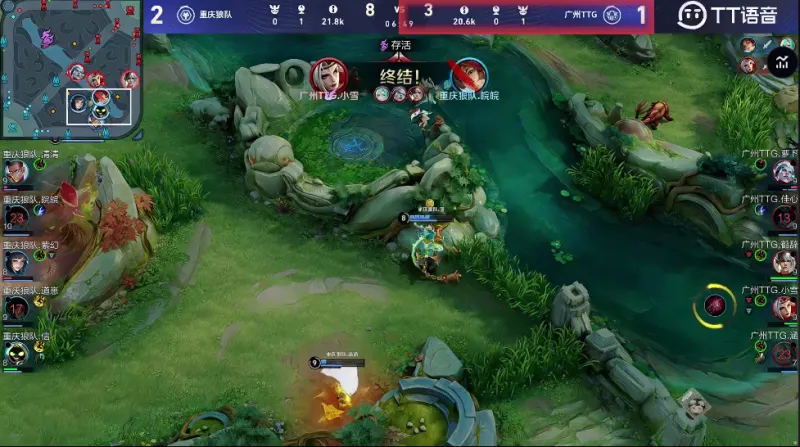Screen dimensions: 800x447
Task: Select 重庆狼队.紫幻 player portrait
Action: (15, 262)
